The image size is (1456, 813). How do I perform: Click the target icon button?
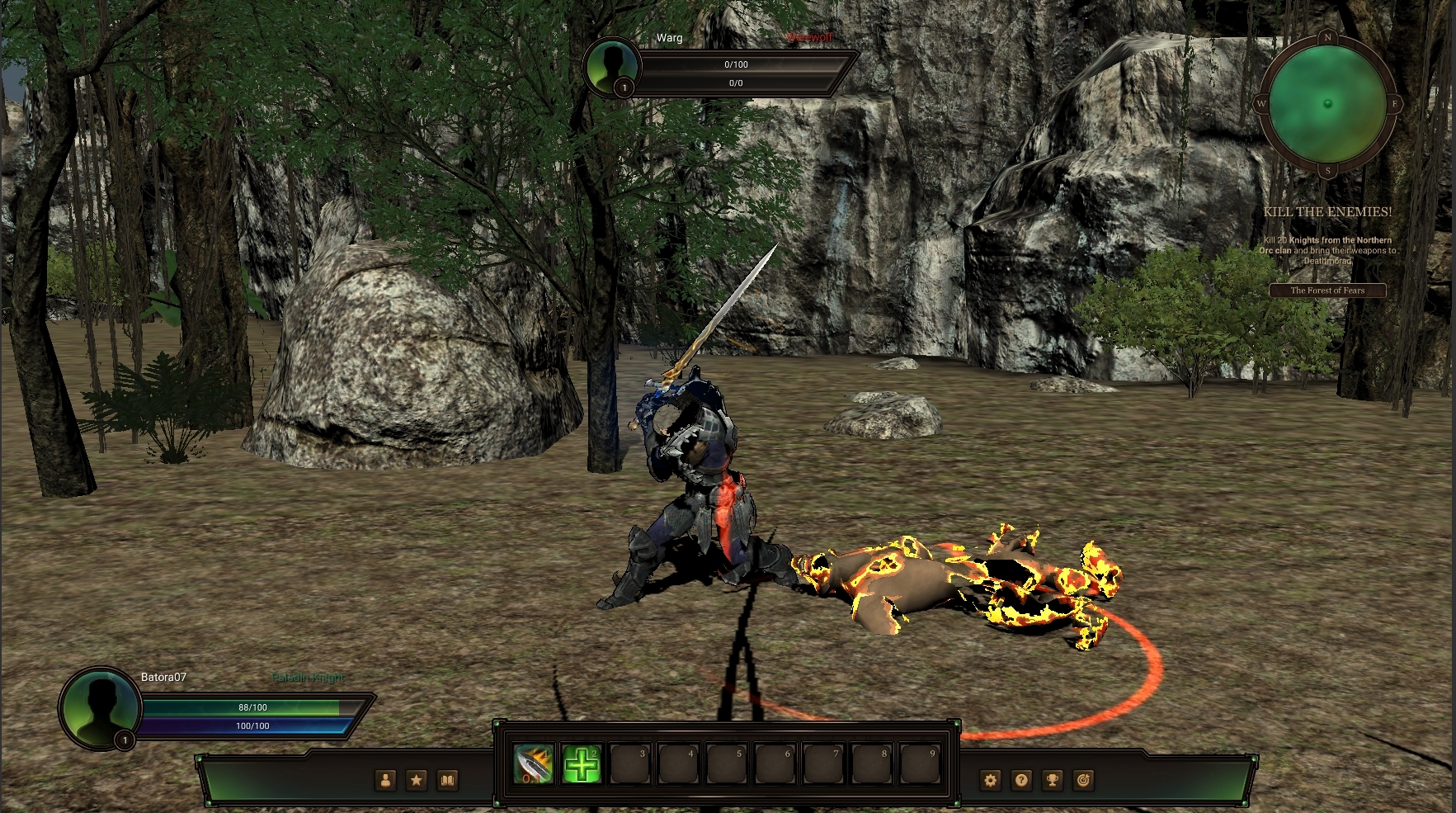[x=1083, y=780]
